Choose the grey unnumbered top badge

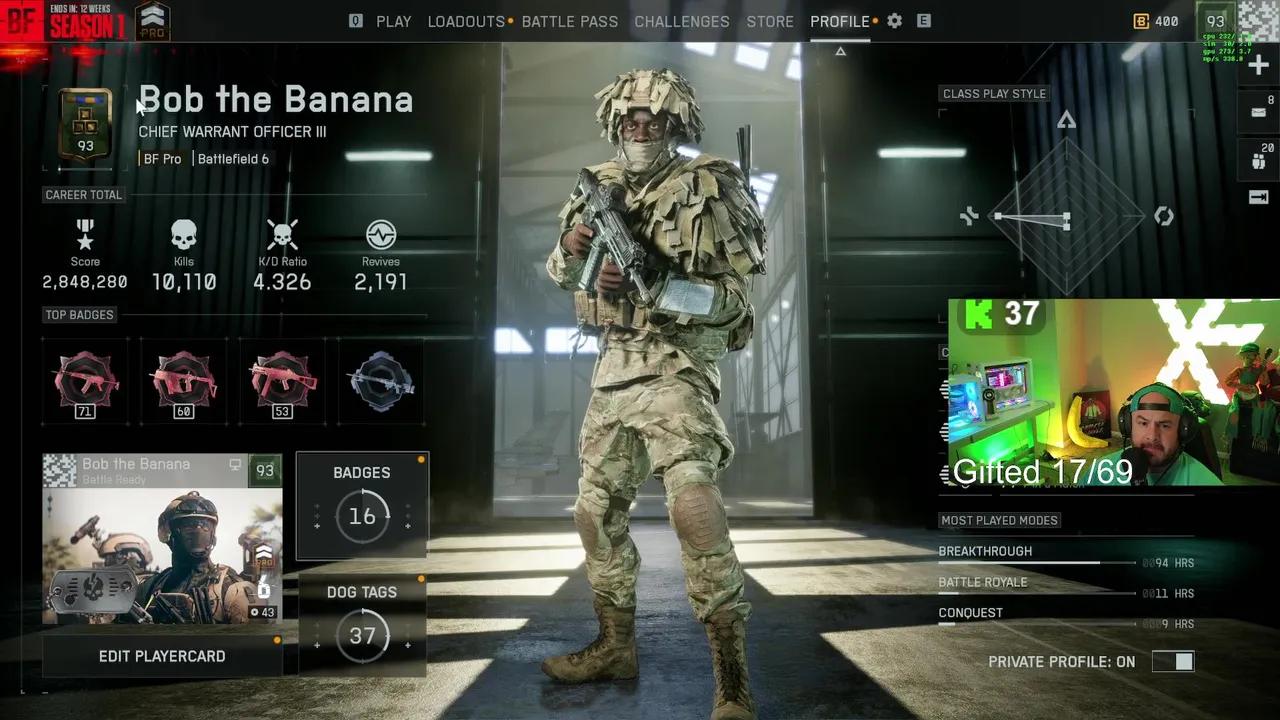380,382
